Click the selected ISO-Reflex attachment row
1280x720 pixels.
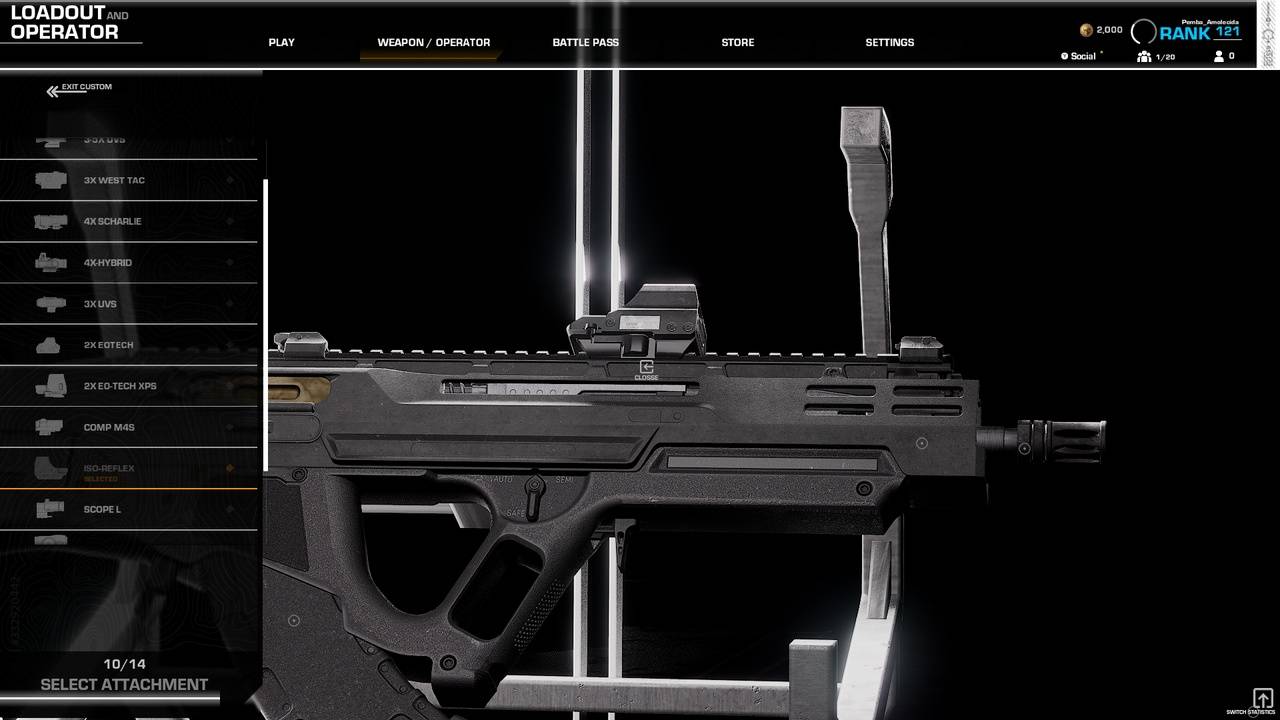point(128,469)
